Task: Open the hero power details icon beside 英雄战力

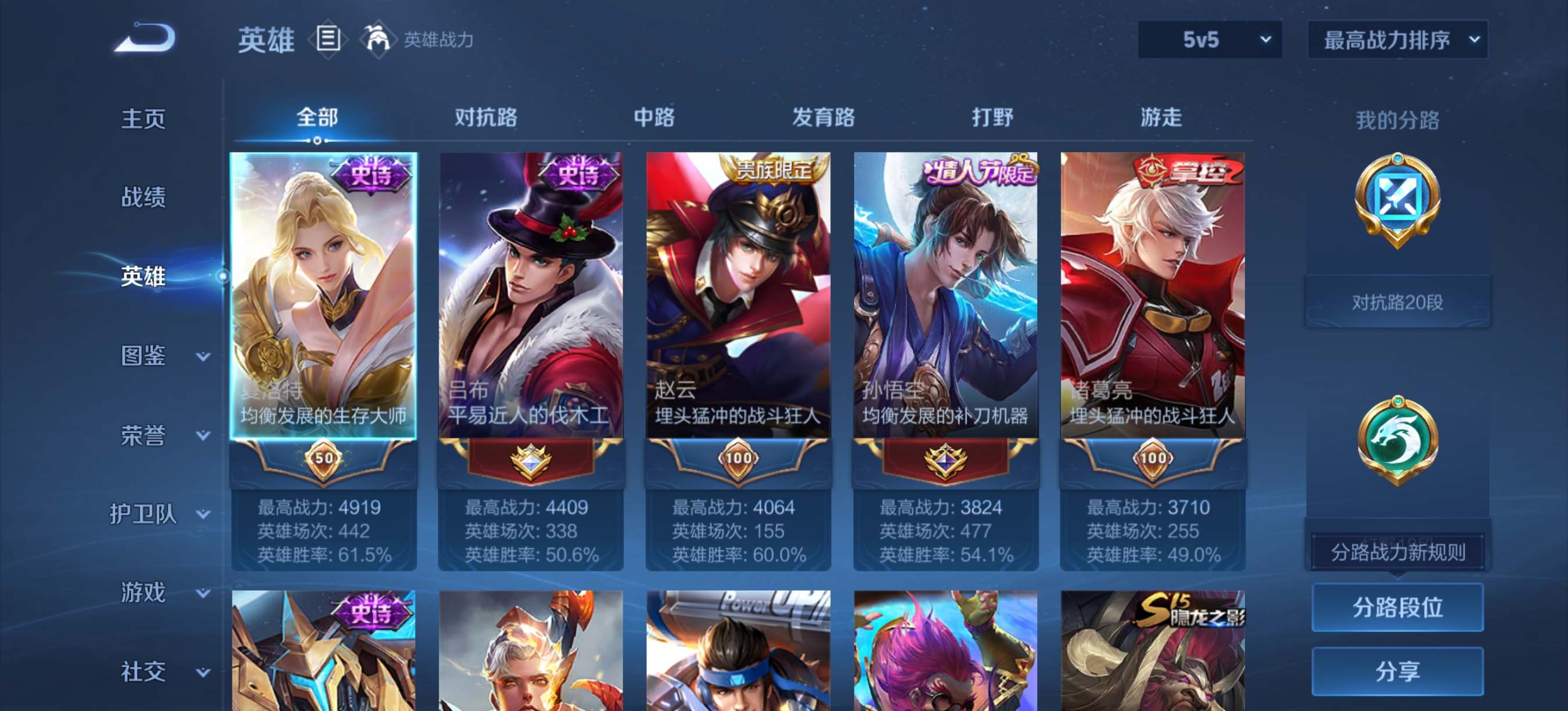Action: coord(378,39)
